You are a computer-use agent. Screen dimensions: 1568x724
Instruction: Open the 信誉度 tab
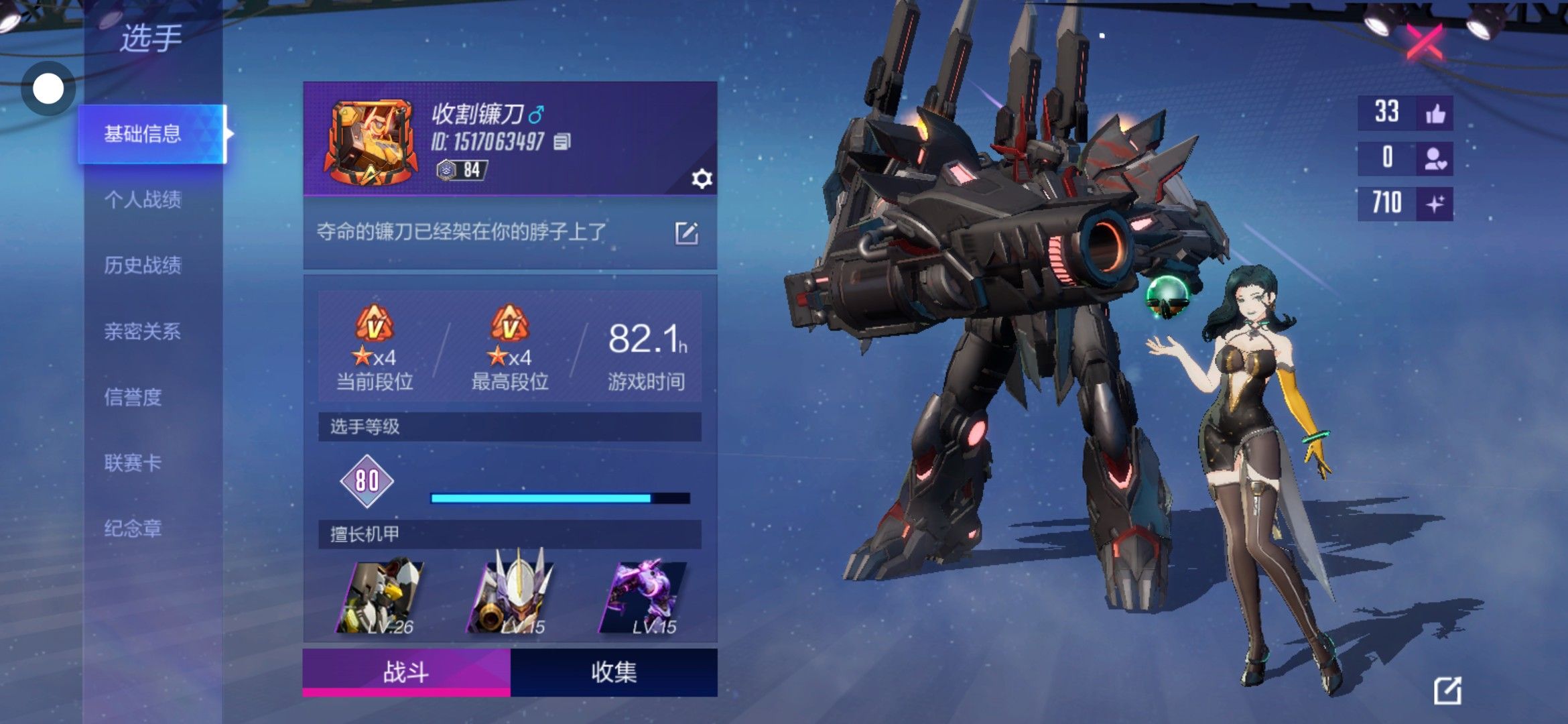[x=133, y=397]
